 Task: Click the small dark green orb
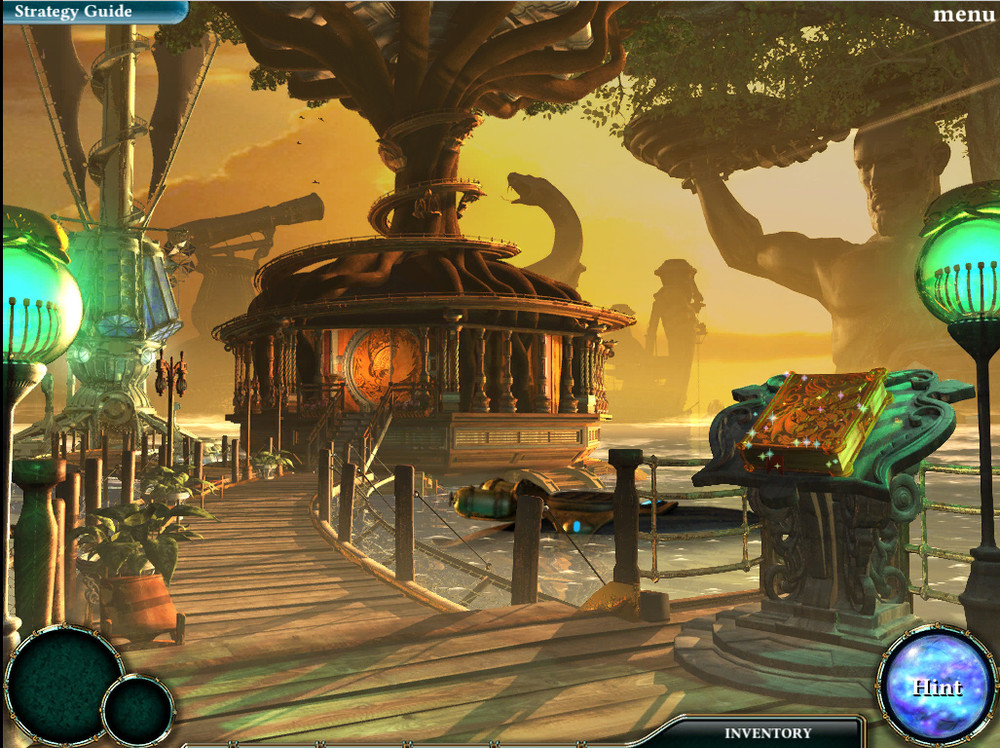pyautogui.click(x=138, y=711)
